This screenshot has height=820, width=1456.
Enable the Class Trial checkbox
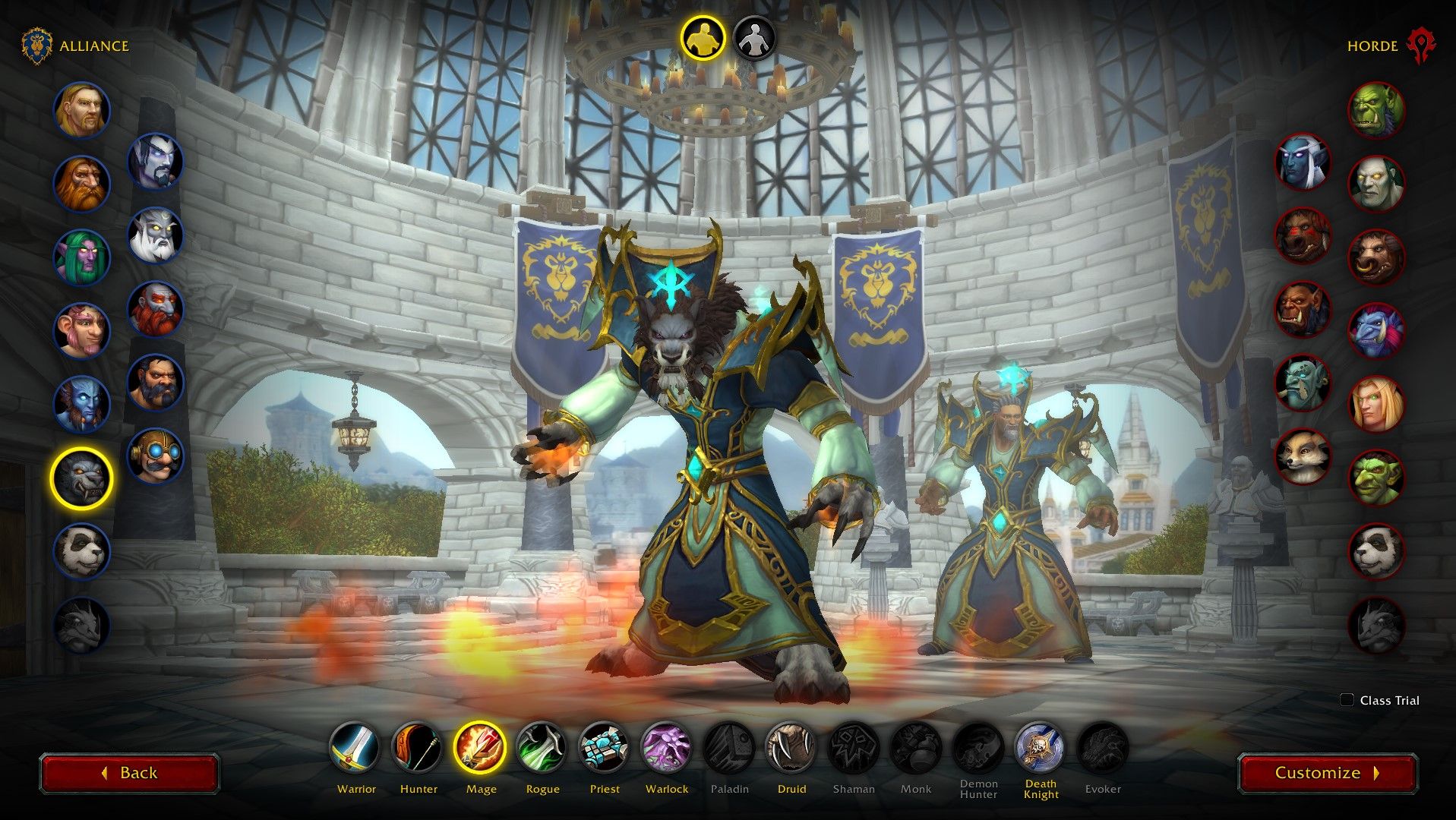[x=1348, y=701]
